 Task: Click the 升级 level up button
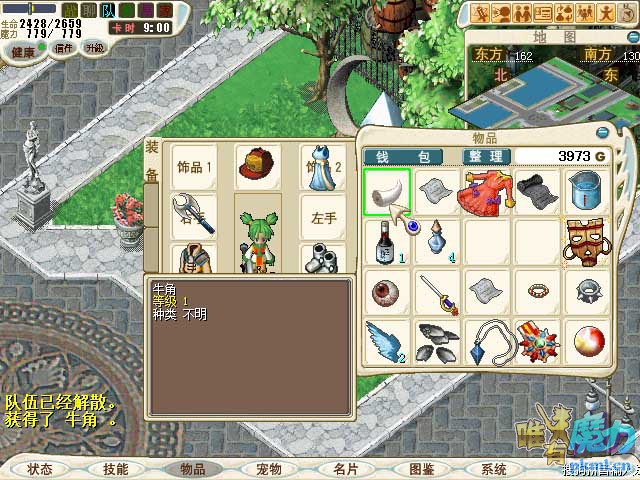point(94,47)
